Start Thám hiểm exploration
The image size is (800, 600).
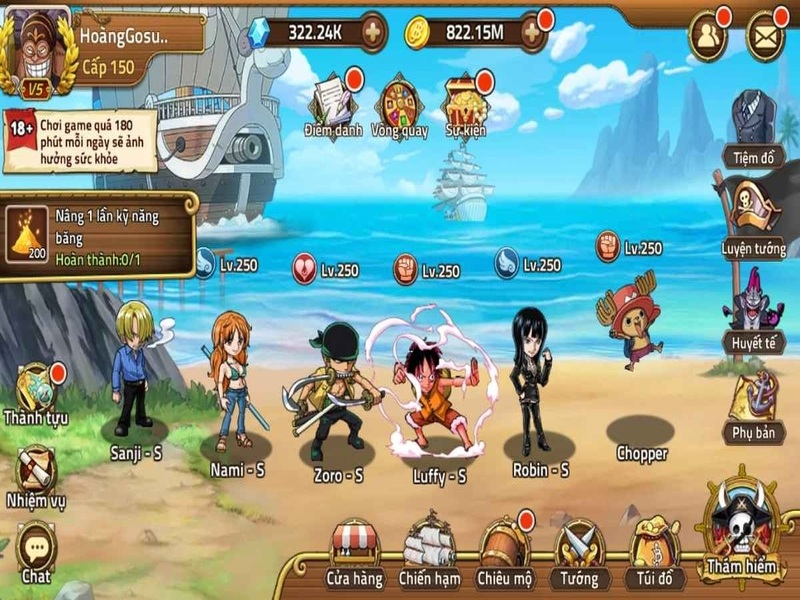[741, 529]
